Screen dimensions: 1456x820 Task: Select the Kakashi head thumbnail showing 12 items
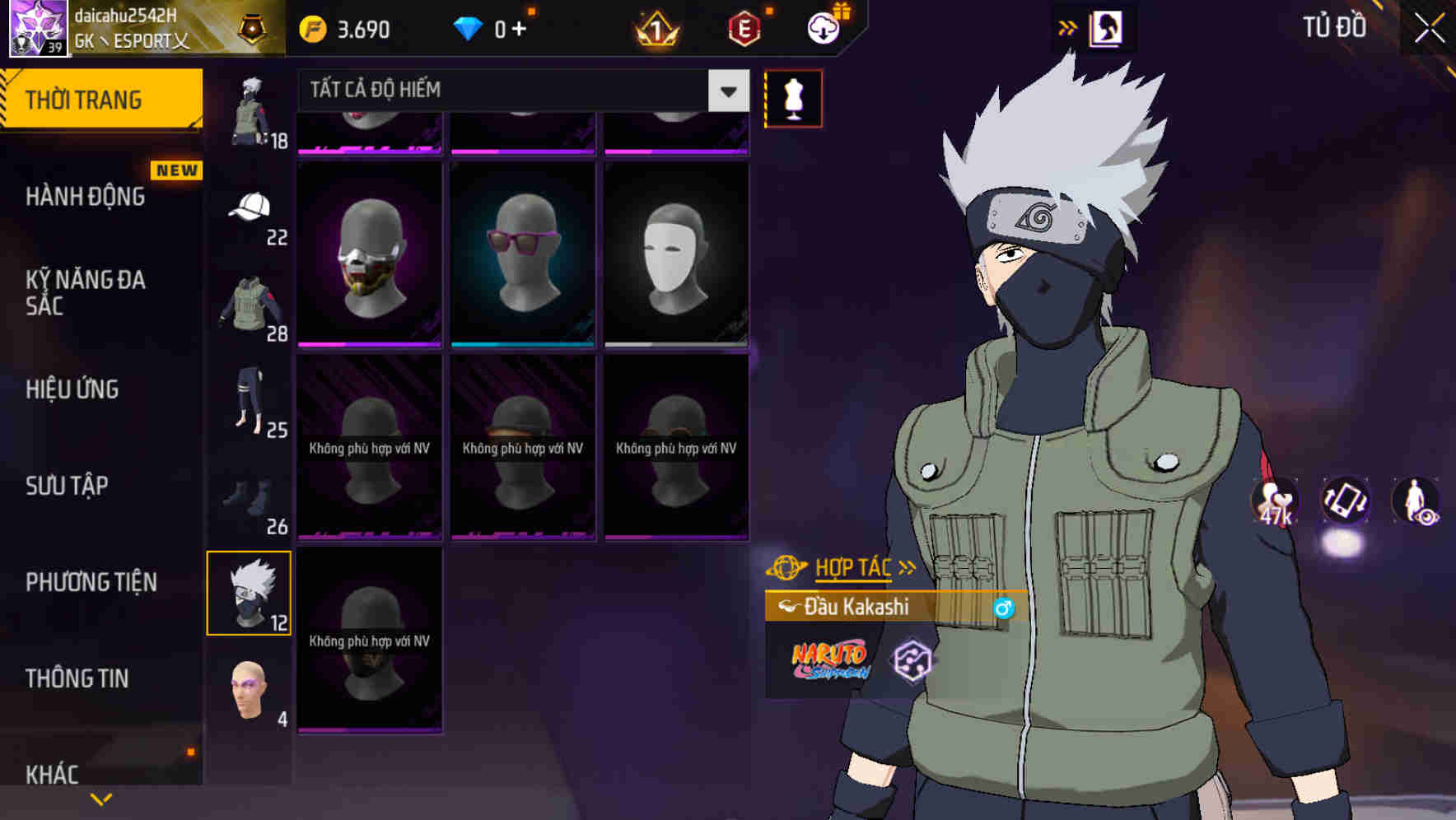[250, 591]
